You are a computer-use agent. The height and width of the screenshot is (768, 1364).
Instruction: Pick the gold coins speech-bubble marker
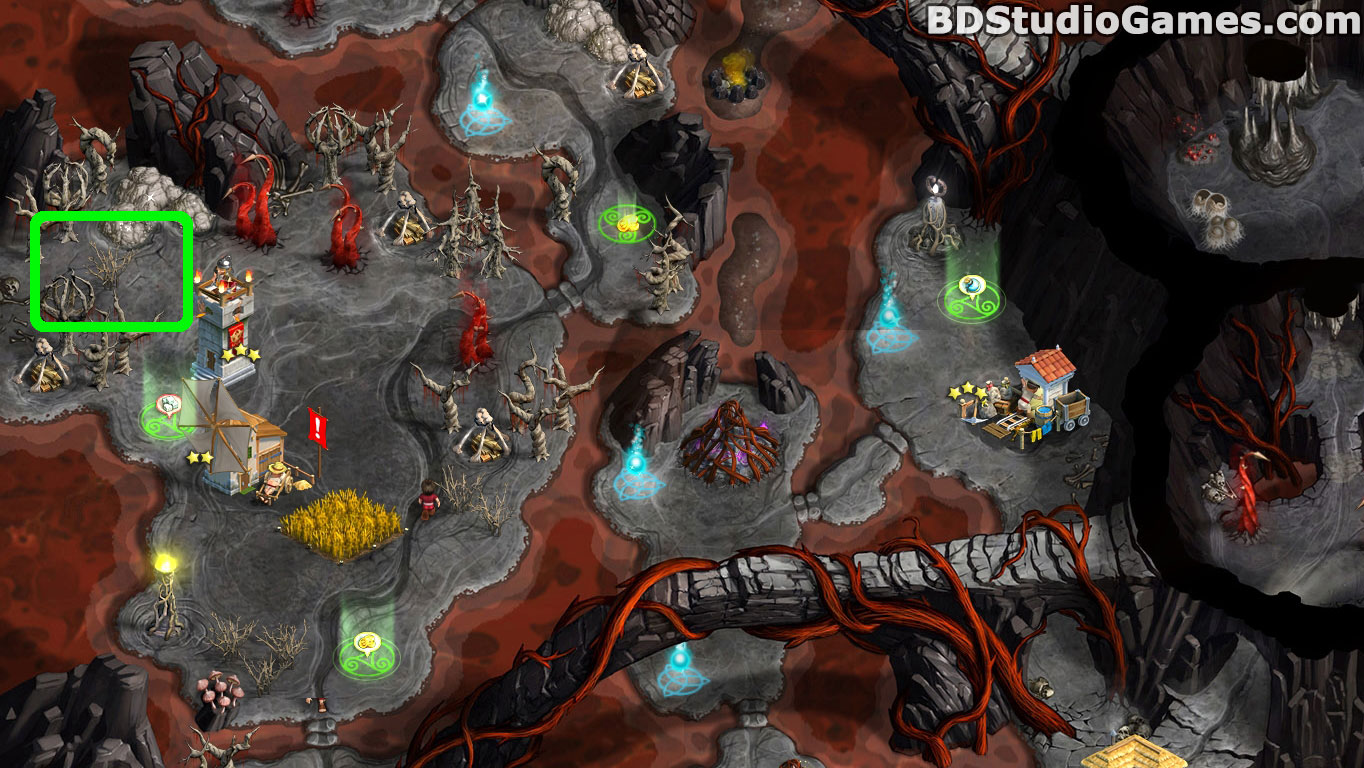click(x=366, y=642)
